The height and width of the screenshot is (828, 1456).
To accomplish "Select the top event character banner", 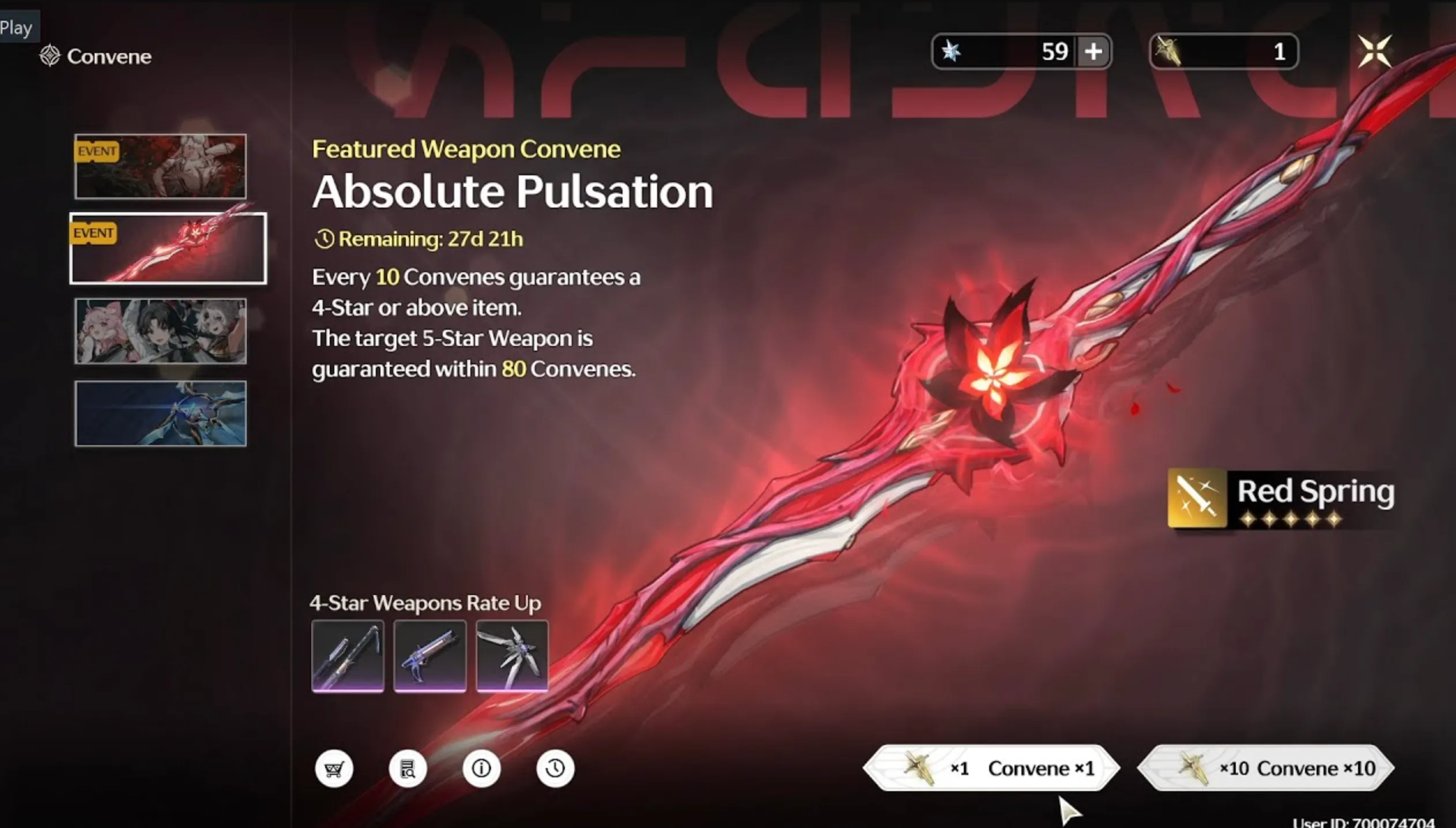I will tap(160, 167).
